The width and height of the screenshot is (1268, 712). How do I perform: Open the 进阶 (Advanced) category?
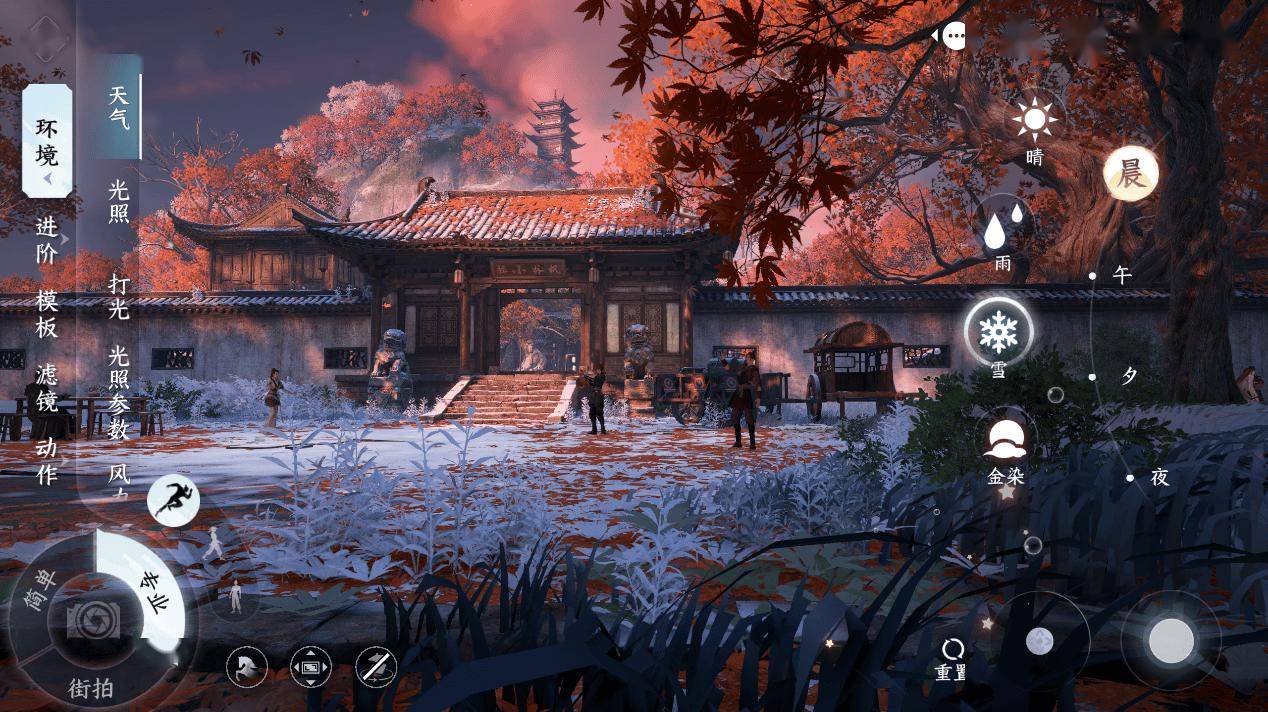(47, 240)
